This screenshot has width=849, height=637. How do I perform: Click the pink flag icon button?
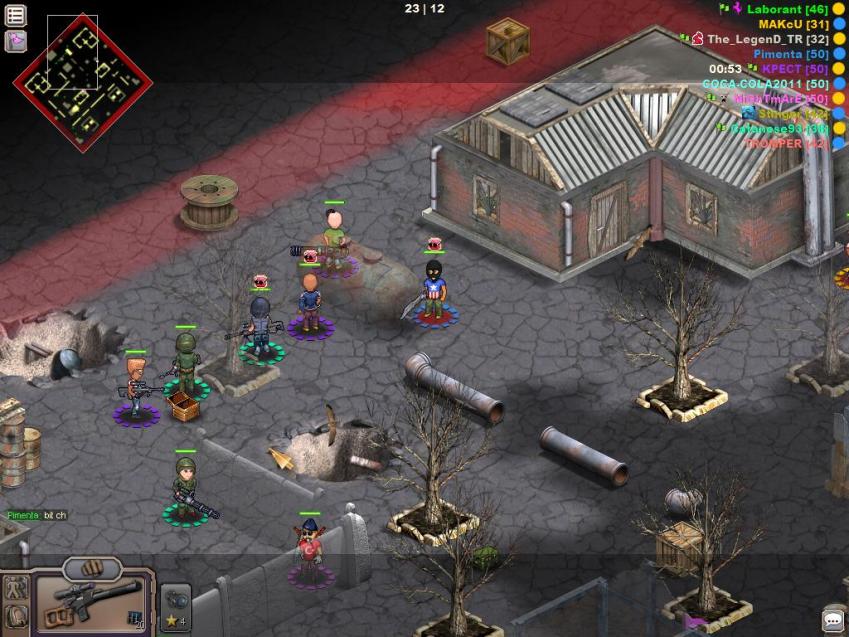pyautogui.click(x=16, y=41)
